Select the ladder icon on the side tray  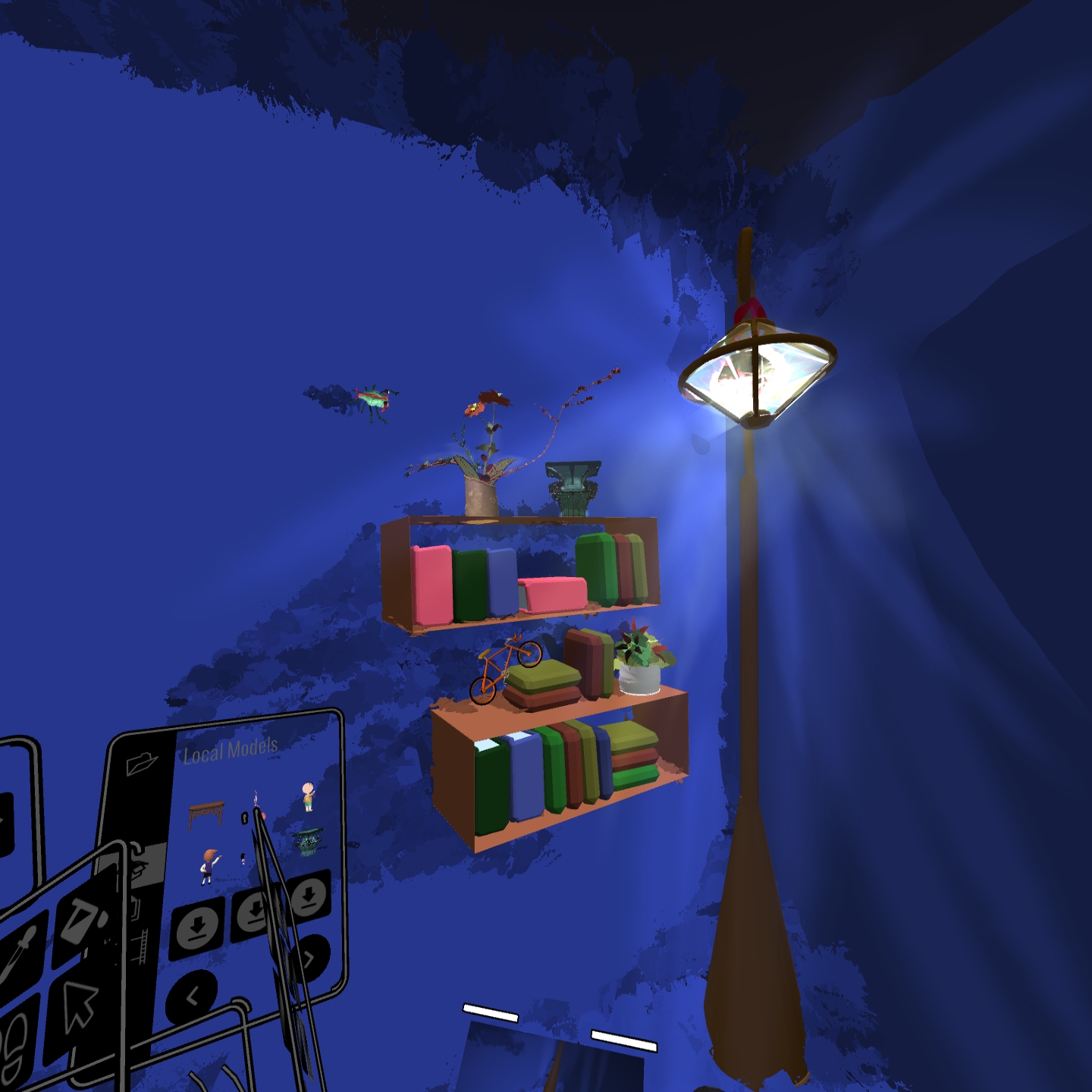(x=143, y=946)
